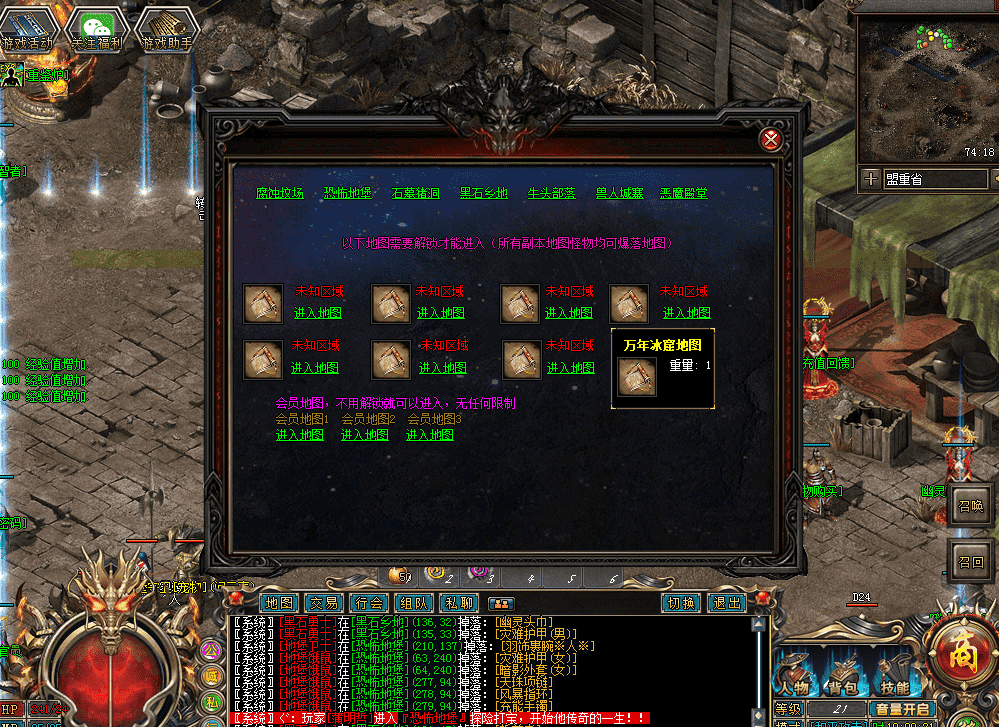Enter the 牛头部落 map
Viewport: 999px width, 727px height.
(x=551, y=193)
